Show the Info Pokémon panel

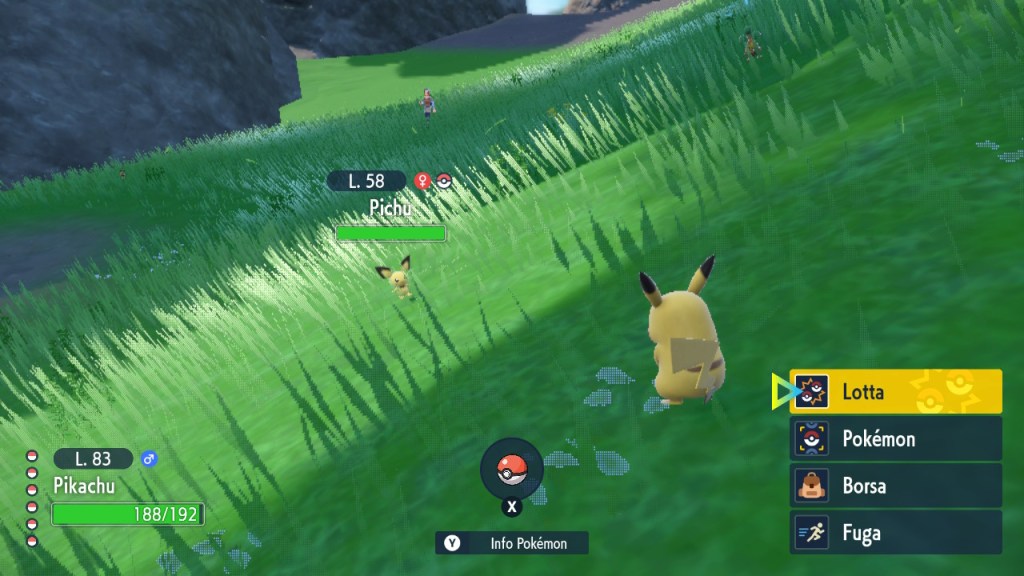point(512,543)
